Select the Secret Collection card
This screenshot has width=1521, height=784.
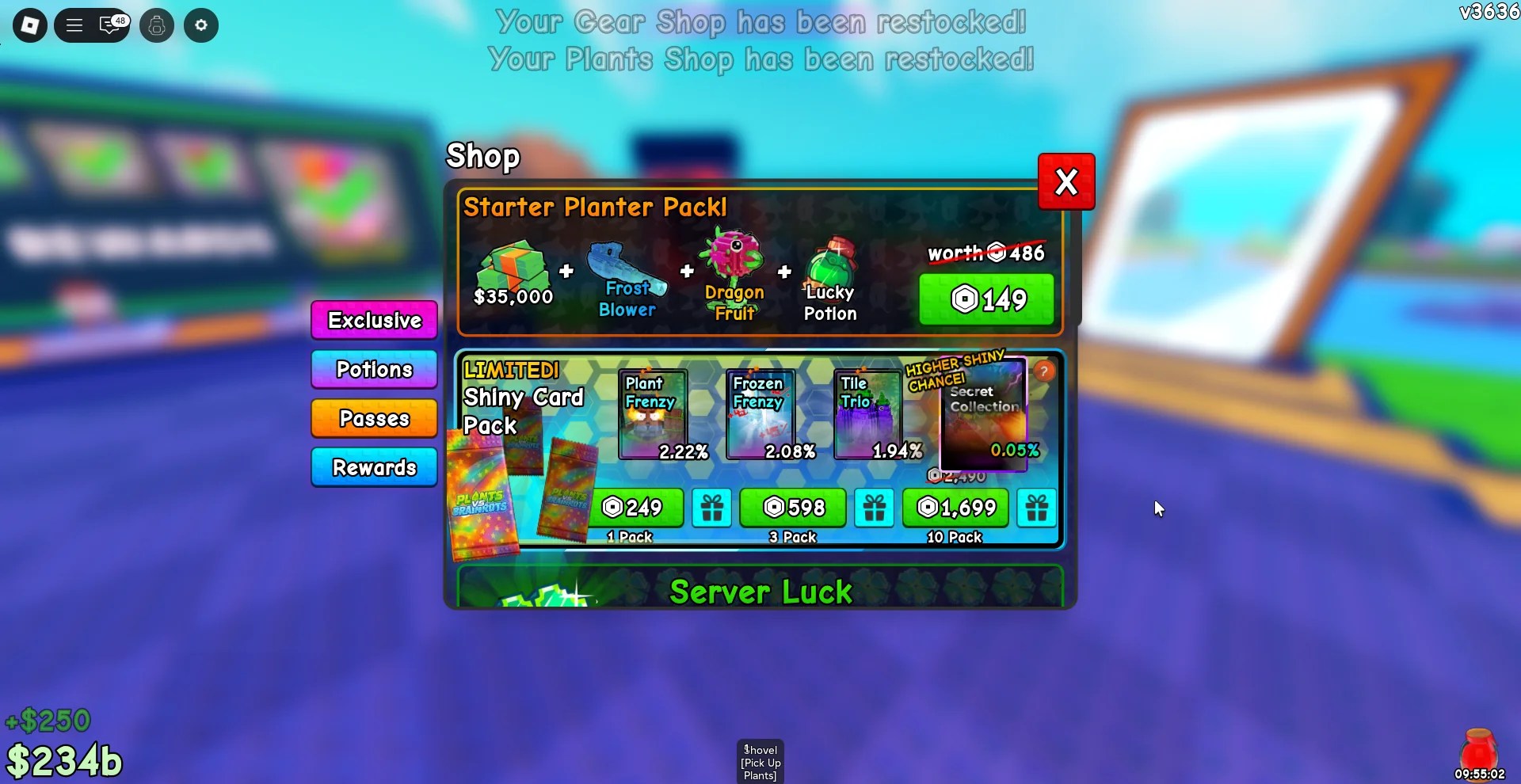point(982,412)
